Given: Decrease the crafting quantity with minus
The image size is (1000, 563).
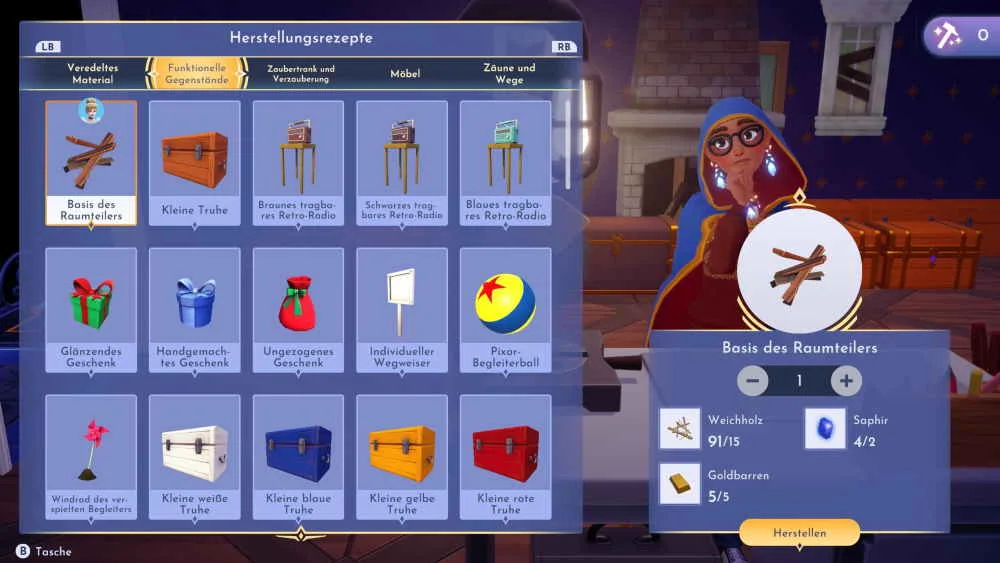Looking at the screenshot, I should tap(753, 381).
